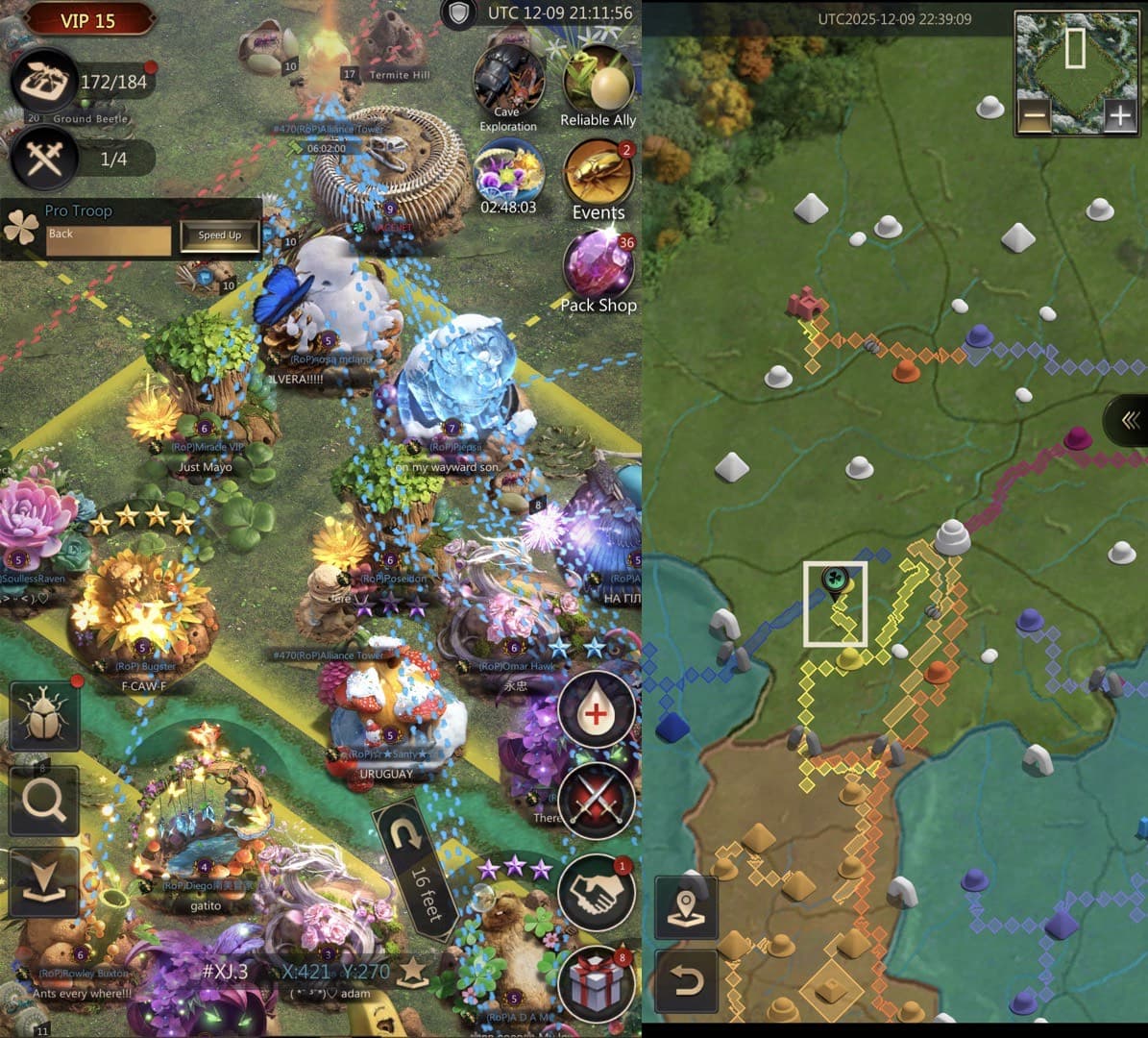Open the Reliable Ally egg icon
The width and height of the screenshot is (1148, 1038).
[x=598, y=82]
